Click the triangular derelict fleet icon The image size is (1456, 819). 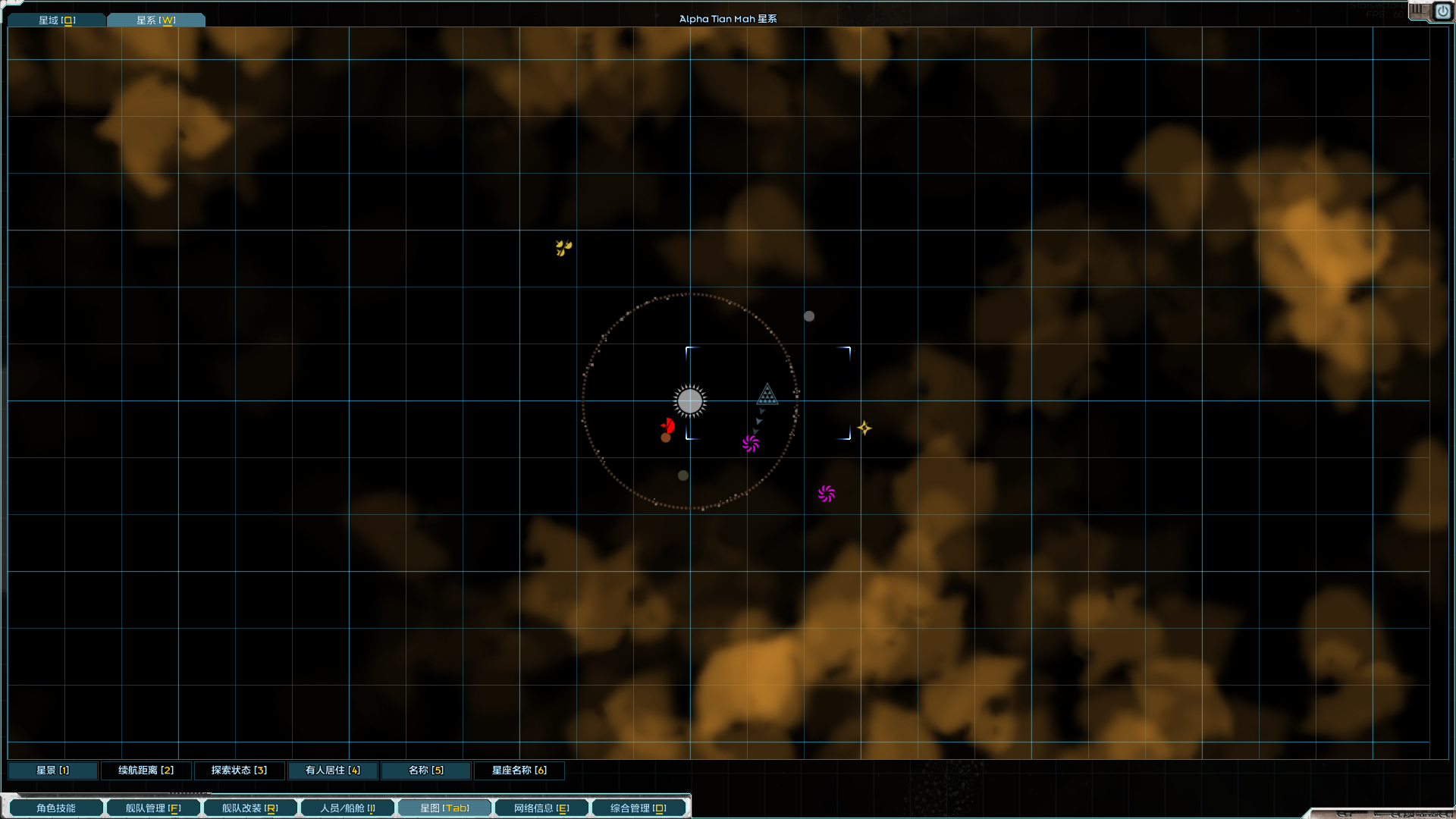(767, 394)
